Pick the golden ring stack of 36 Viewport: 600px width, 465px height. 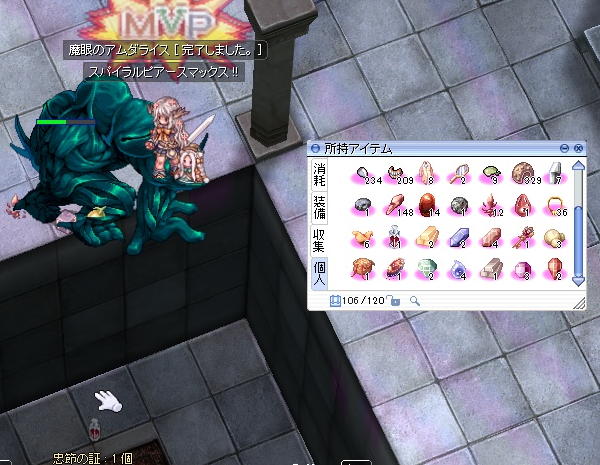pyautogui.click(x=555, y=204)
